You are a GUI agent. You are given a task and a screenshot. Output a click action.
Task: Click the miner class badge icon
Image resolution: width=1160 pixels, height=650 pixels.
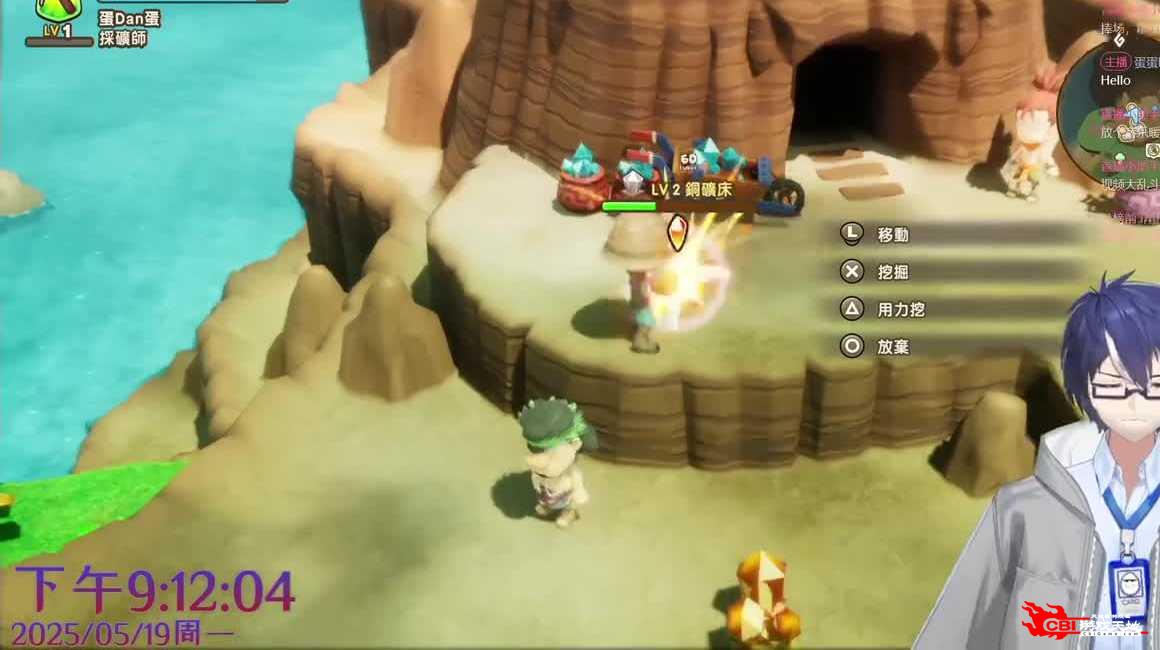(x=58, y=12)
